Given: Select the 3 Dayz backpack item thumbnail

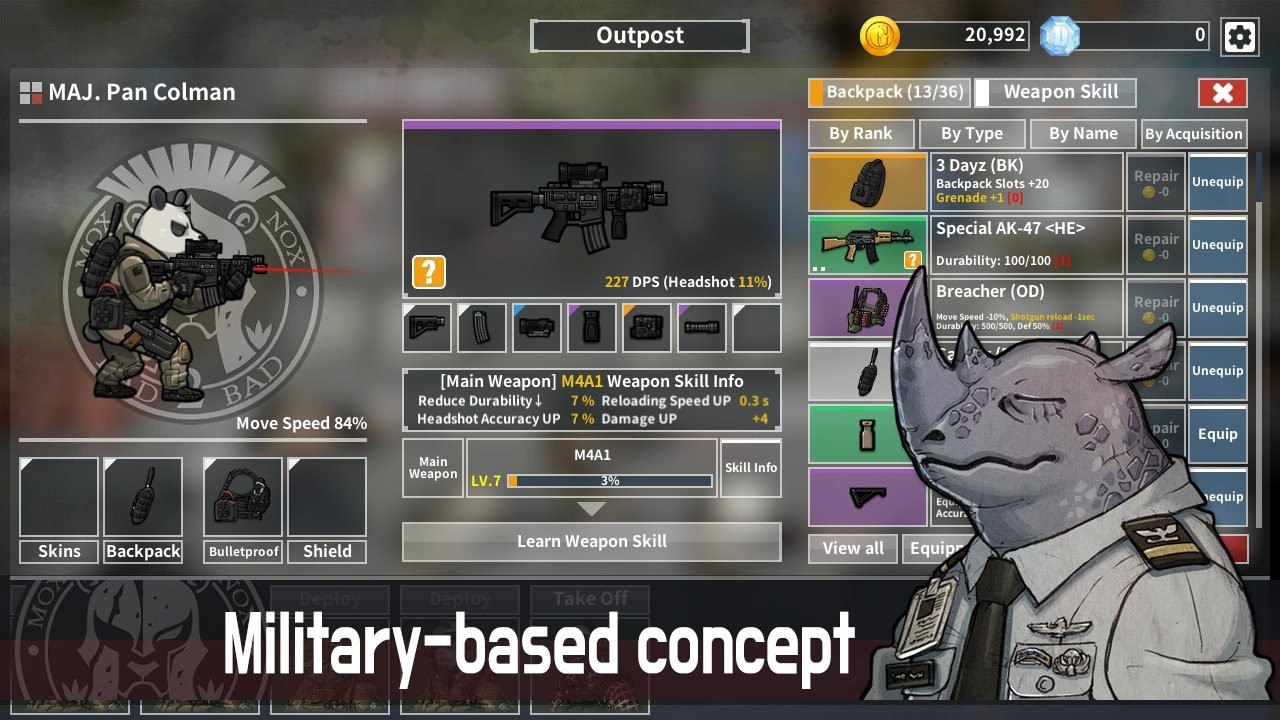Looking at the screenshot, I should (x=868, y=182).
